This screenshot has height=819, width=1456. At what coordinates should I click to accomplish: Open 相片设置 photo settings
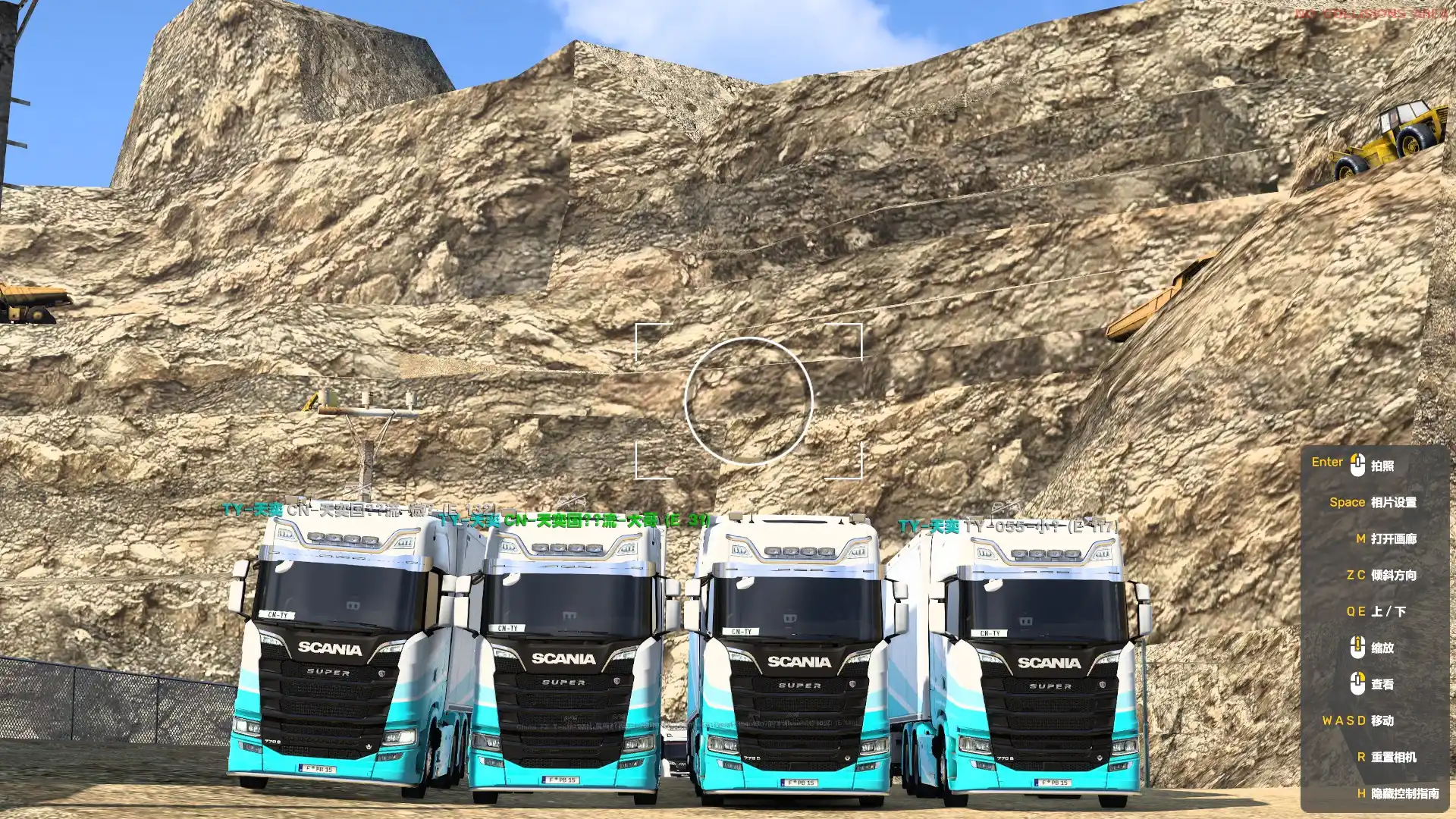coord(1393,502)
